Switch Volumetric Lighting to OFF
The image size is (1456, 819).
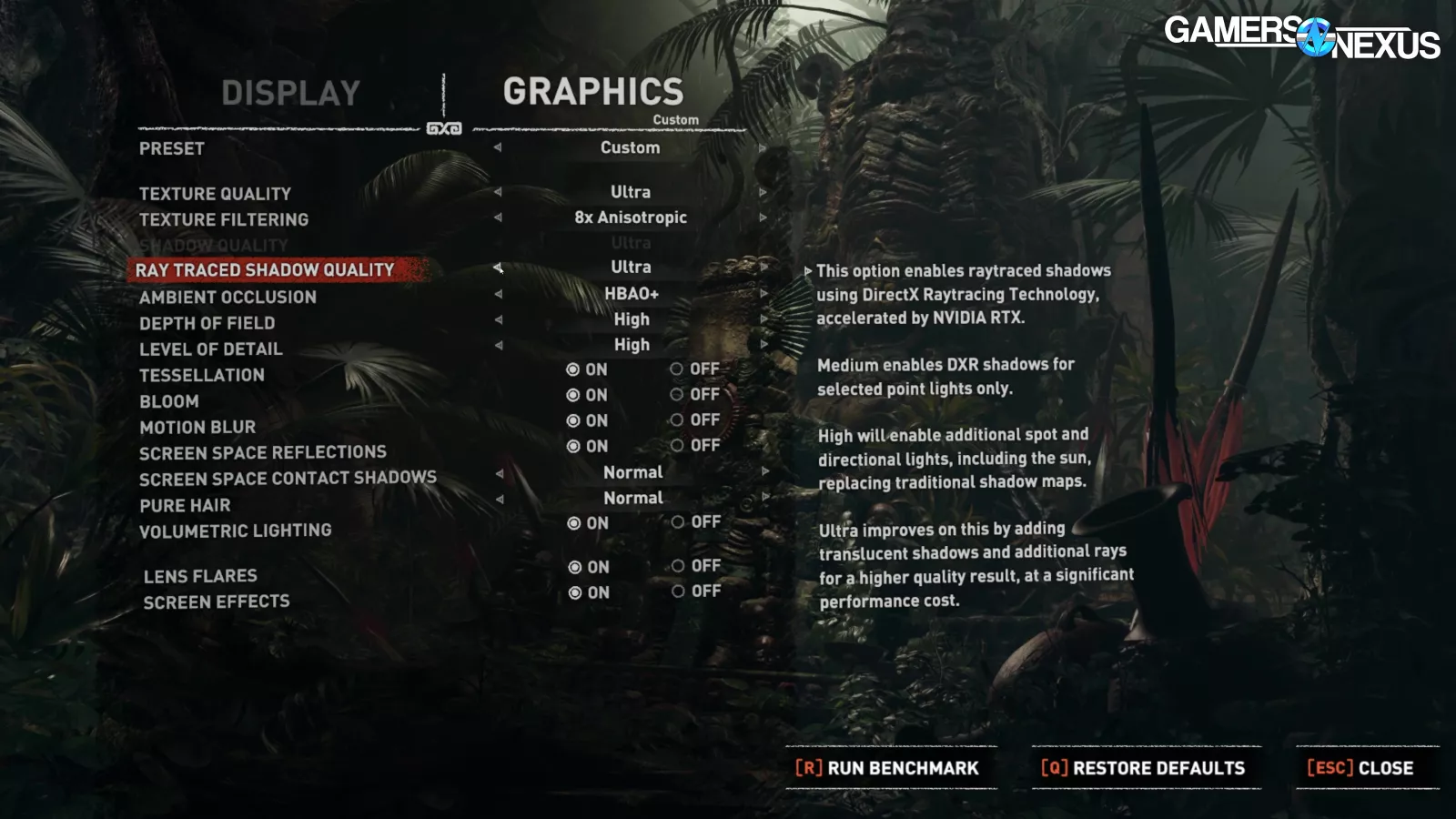pyautogui.click(x=678, y=522)
